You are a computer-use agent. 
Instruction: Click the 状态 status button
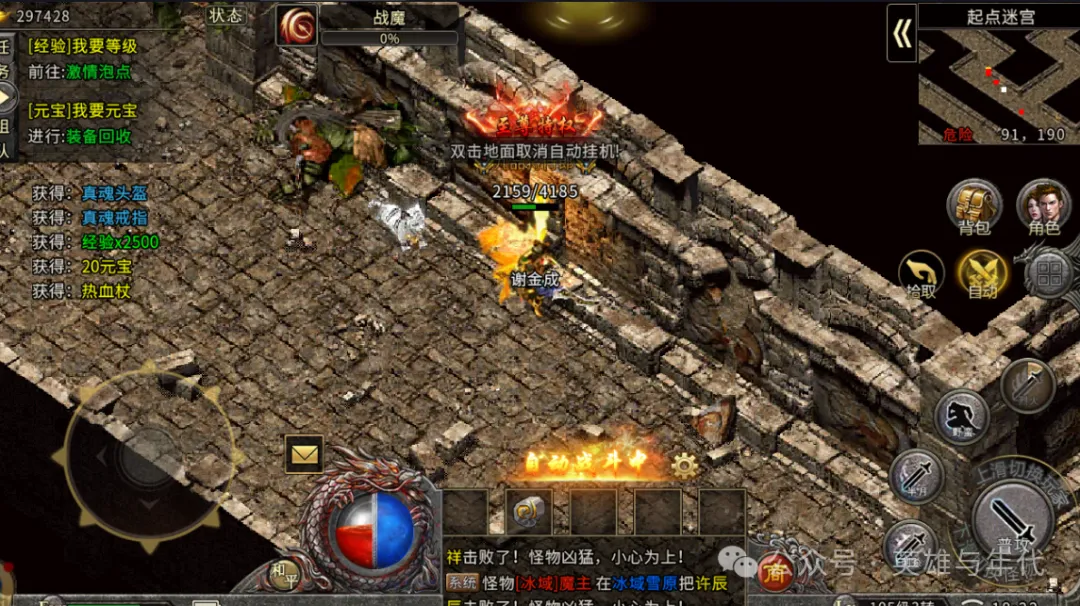(x=226, y=15)
